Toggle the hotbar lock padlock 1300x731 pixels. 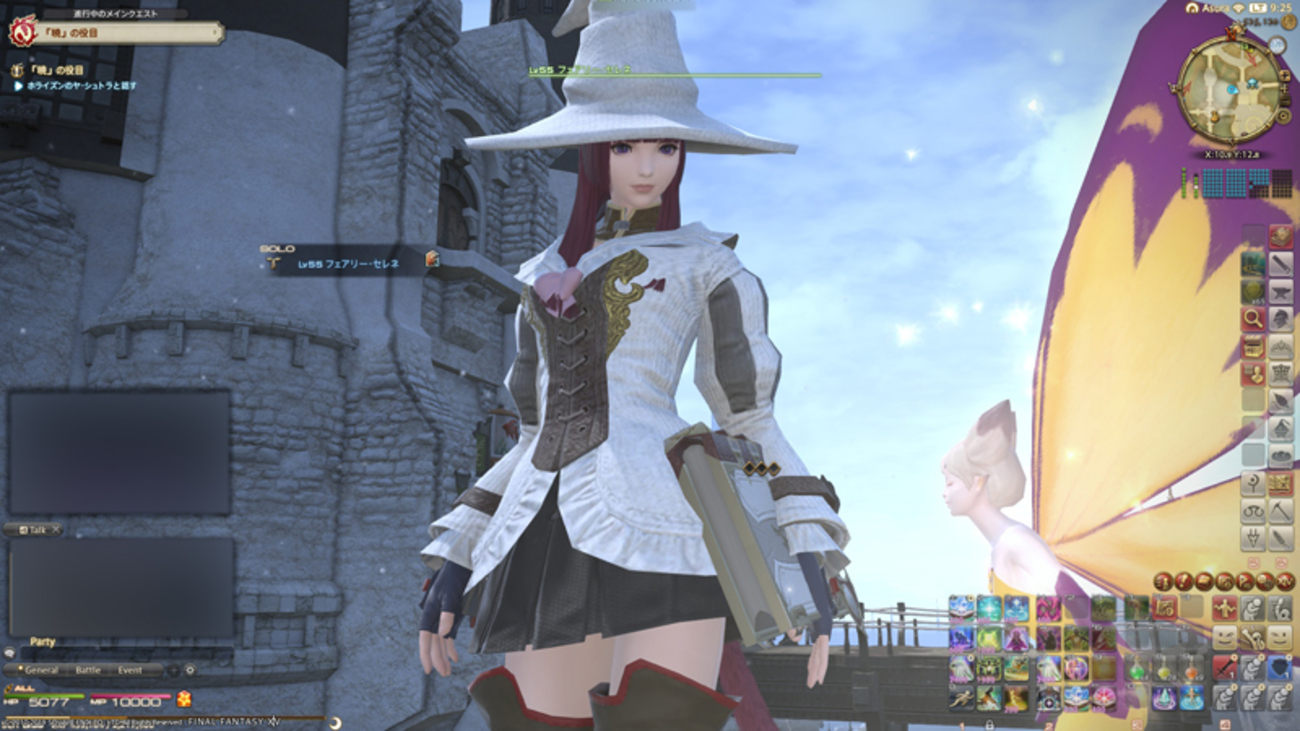(x=990, y=725)
